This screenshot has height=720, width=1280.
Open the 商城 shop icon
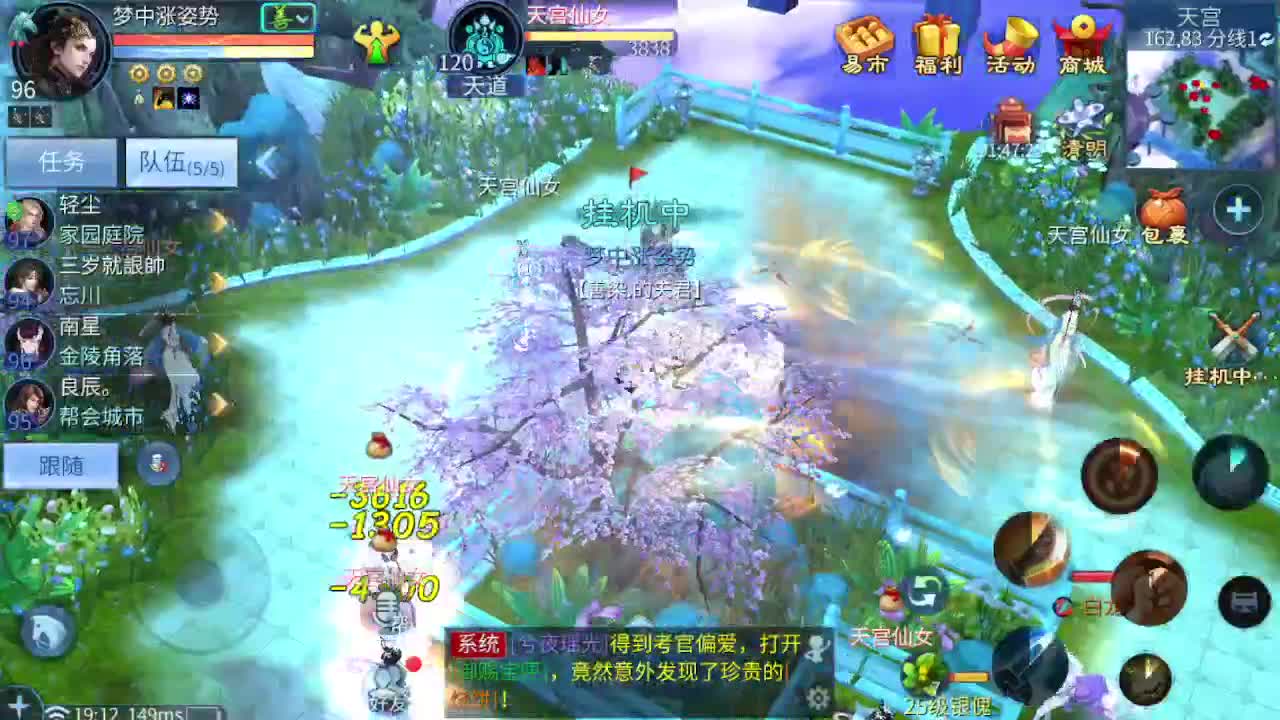(1082, 42)
